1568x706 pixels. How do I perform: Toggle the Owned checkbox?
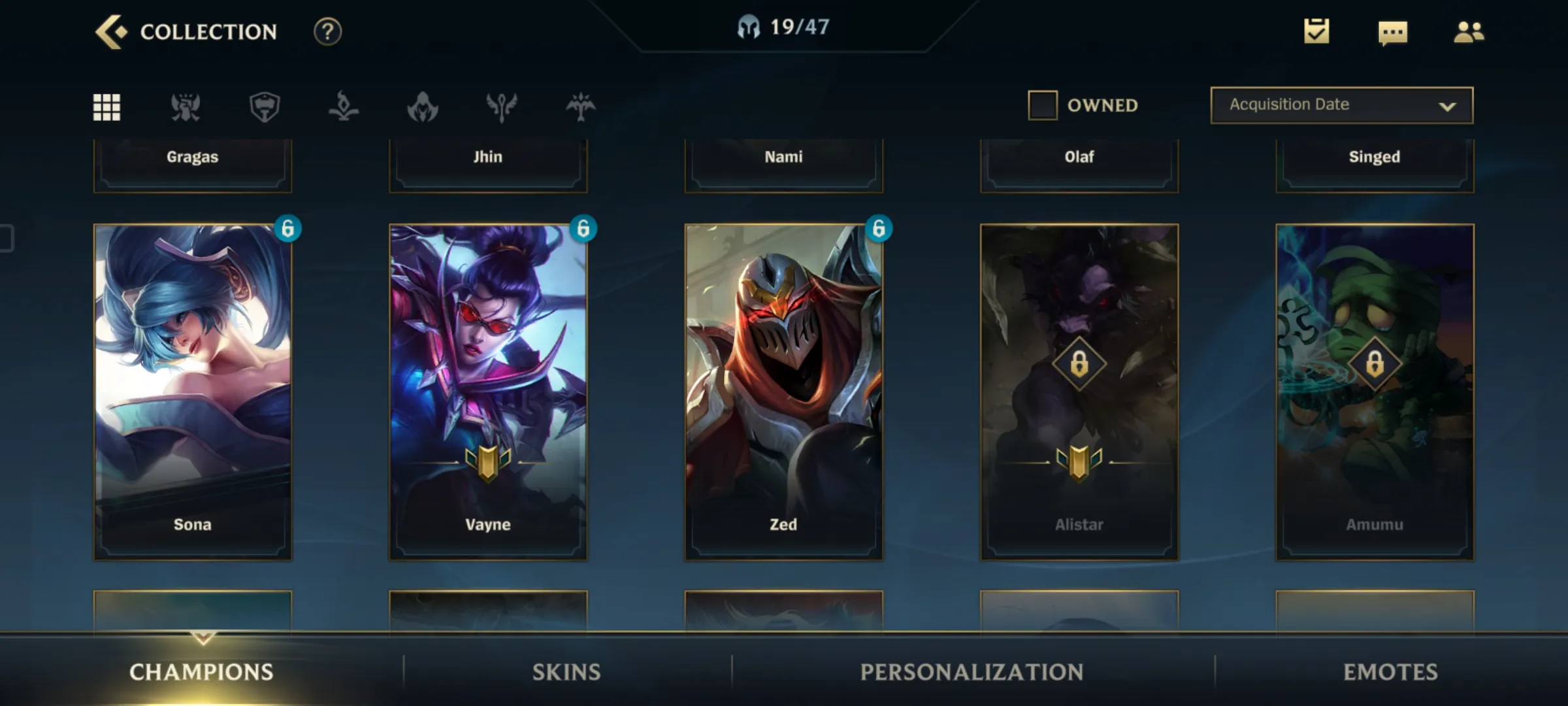point(1043,105)
